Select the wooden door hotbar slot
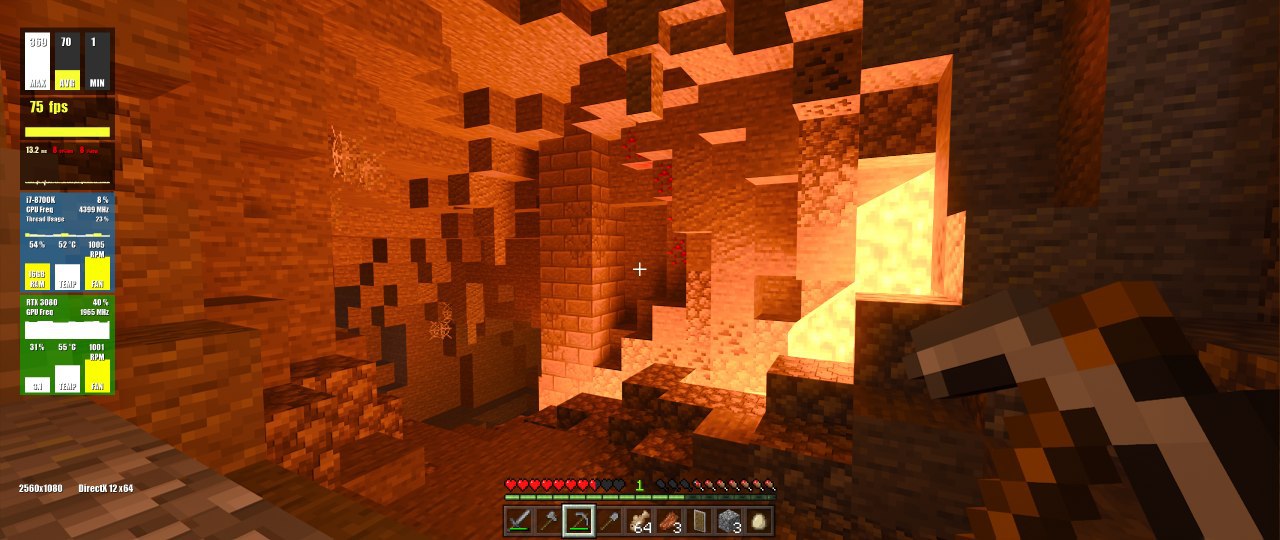The height and width of the screenshot is (540, 1280). pyautogui.click(x=698, y=520)
